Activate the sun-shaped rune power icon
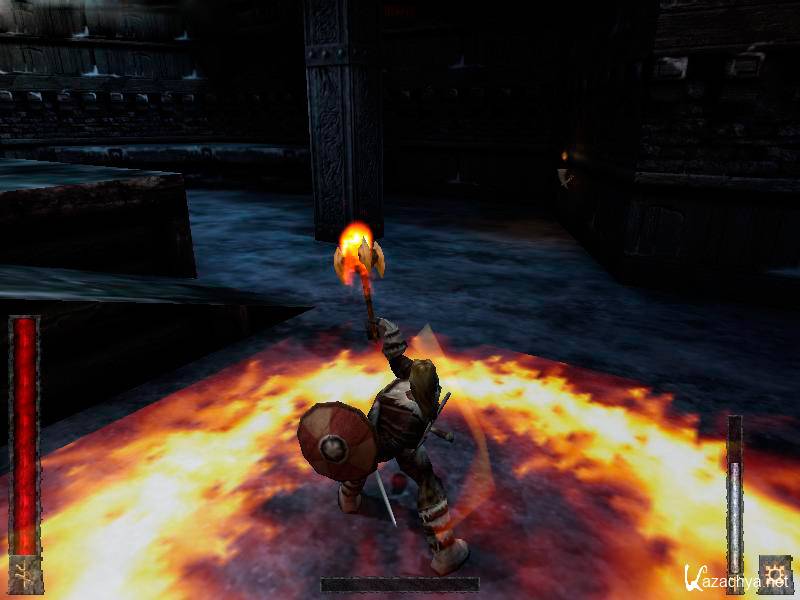 pyautogui.click(x=775, y=573)
